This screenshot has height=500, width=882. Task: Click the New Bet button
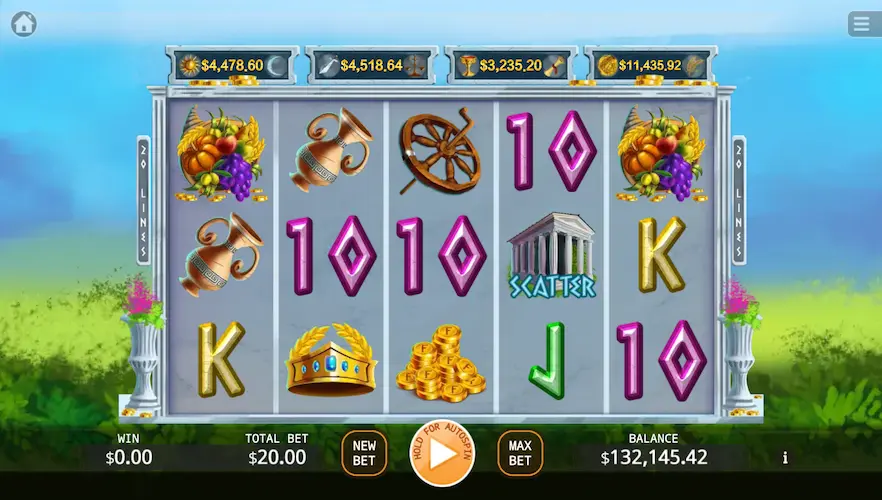(364, 453)
